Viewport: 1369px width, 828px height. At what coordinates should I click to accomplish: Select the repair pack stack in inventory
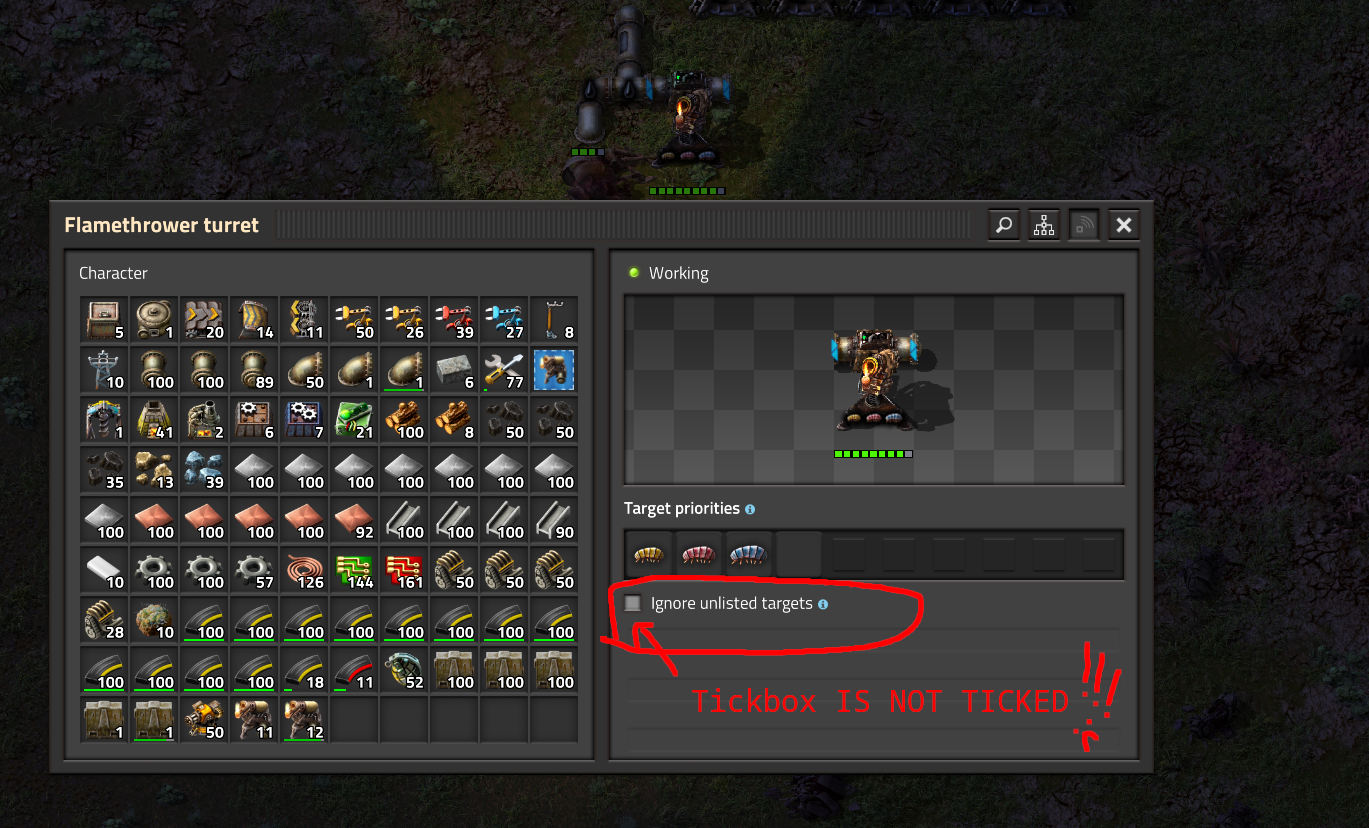click(x=504, y=369)
